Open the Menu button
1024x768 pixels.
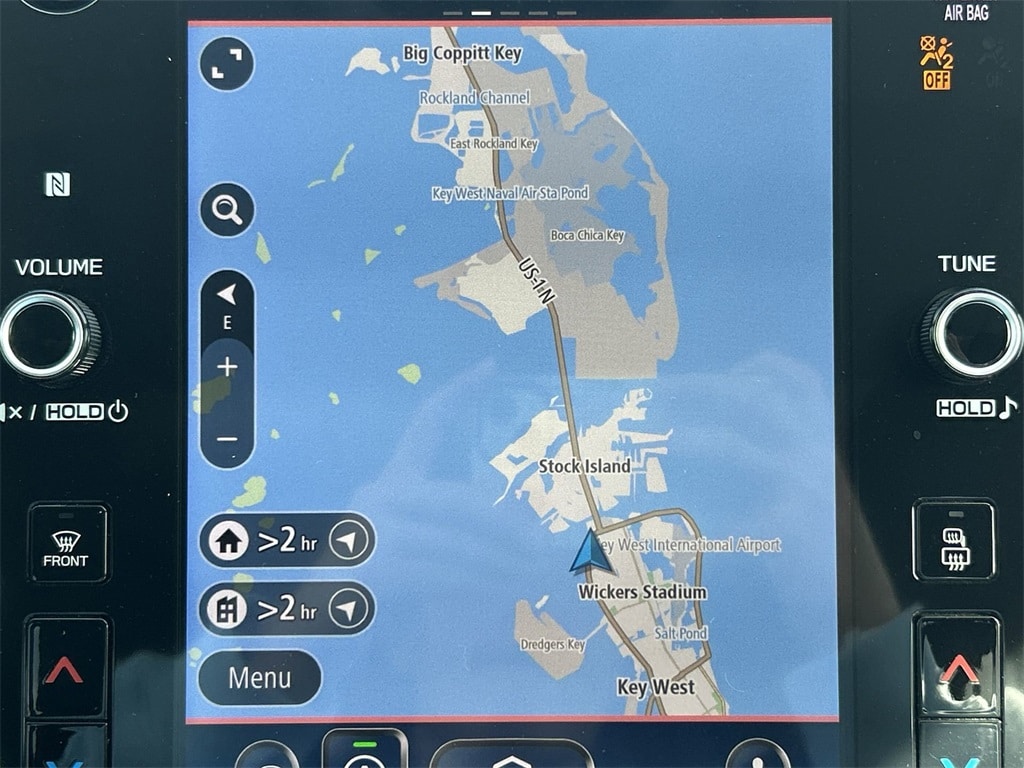point(259,678)
